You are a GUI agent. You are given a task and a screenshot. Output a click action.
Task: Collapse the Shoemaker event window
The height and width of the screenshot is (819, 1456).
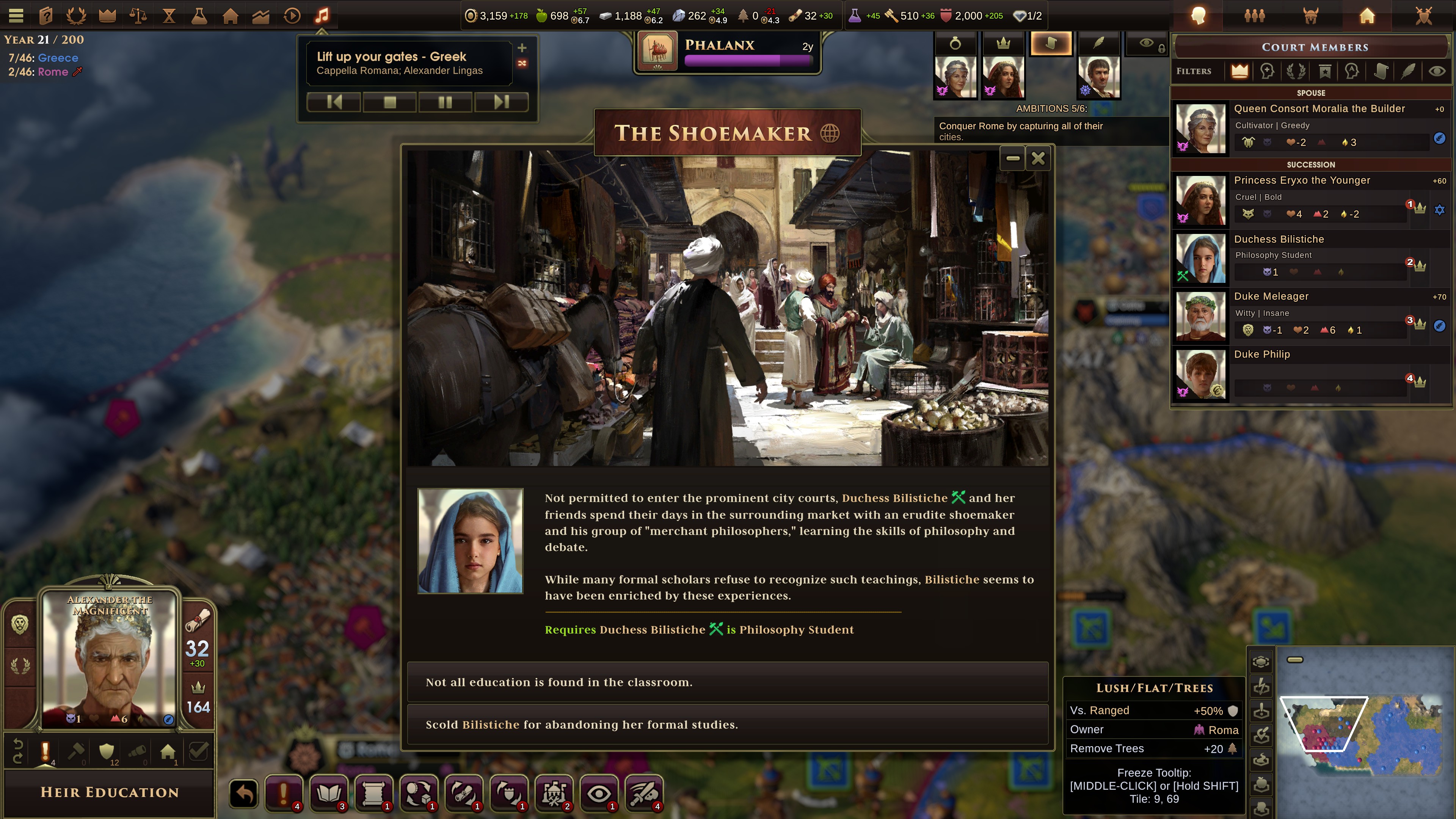pyautogui.click(x=1013, y=159)
